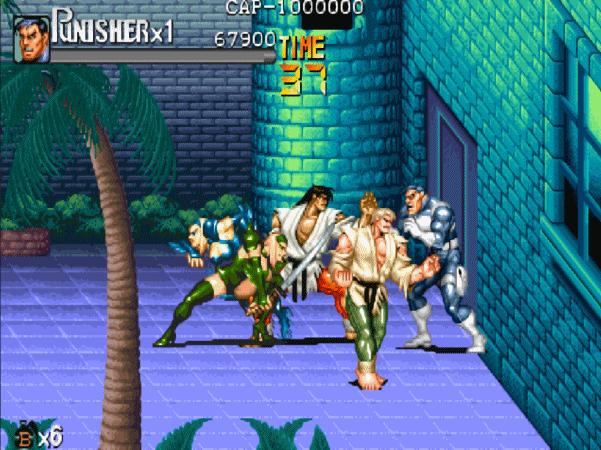The height and width of the screenshot is (450, 601).
Task: Select the grenade bomb icon
Action: coord(24,436)
